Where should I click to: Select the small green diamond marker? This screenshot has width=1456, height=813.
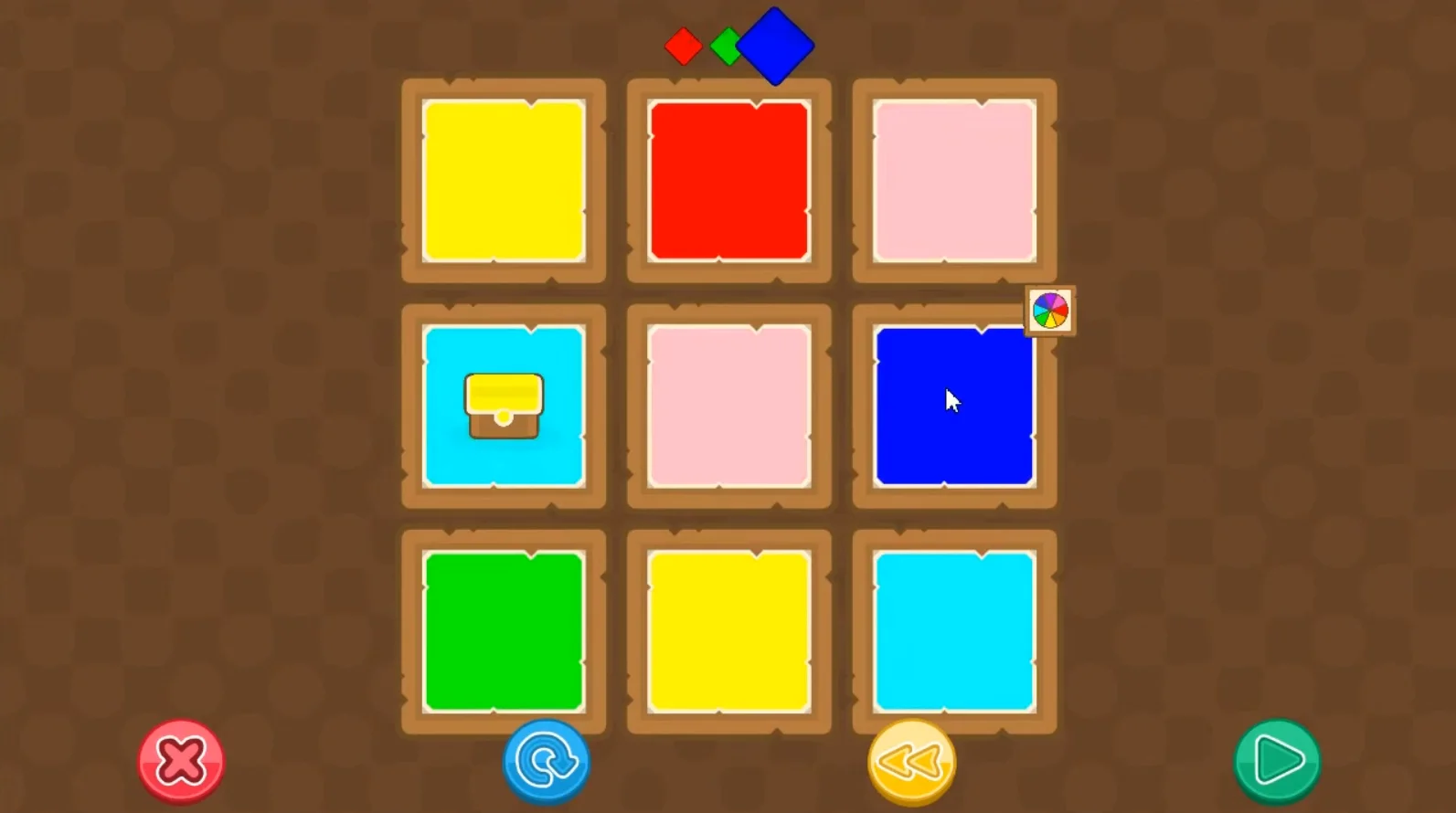(728, 48)
